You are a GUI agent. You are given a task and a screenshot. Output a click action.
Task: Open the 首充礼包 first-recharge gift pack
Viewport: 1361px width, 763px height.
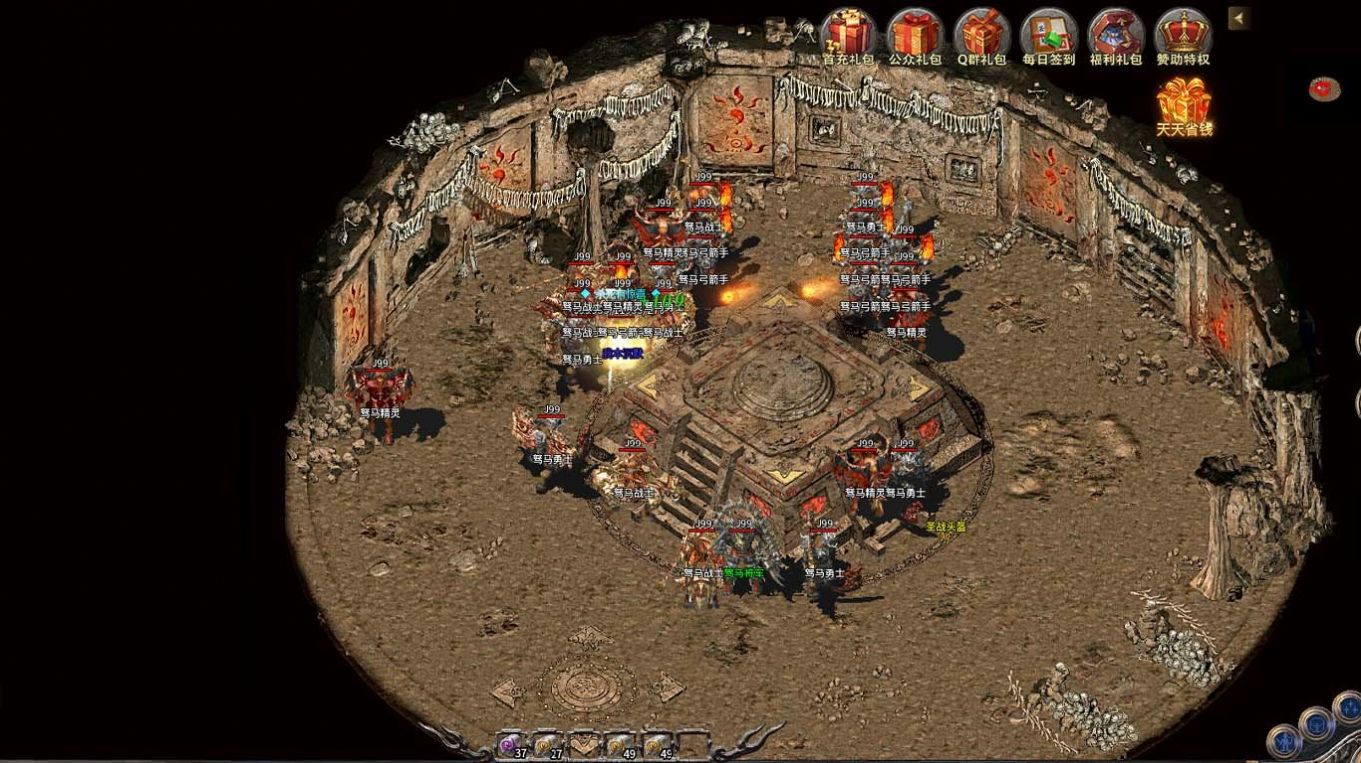click(x=848, y=34)
